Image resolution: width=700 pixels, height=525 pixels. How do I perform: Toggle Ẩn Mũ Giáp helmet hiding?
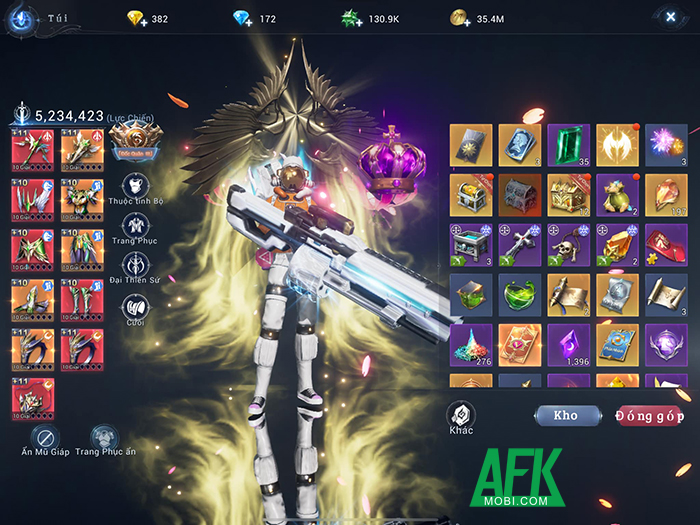tap(45, 438)
